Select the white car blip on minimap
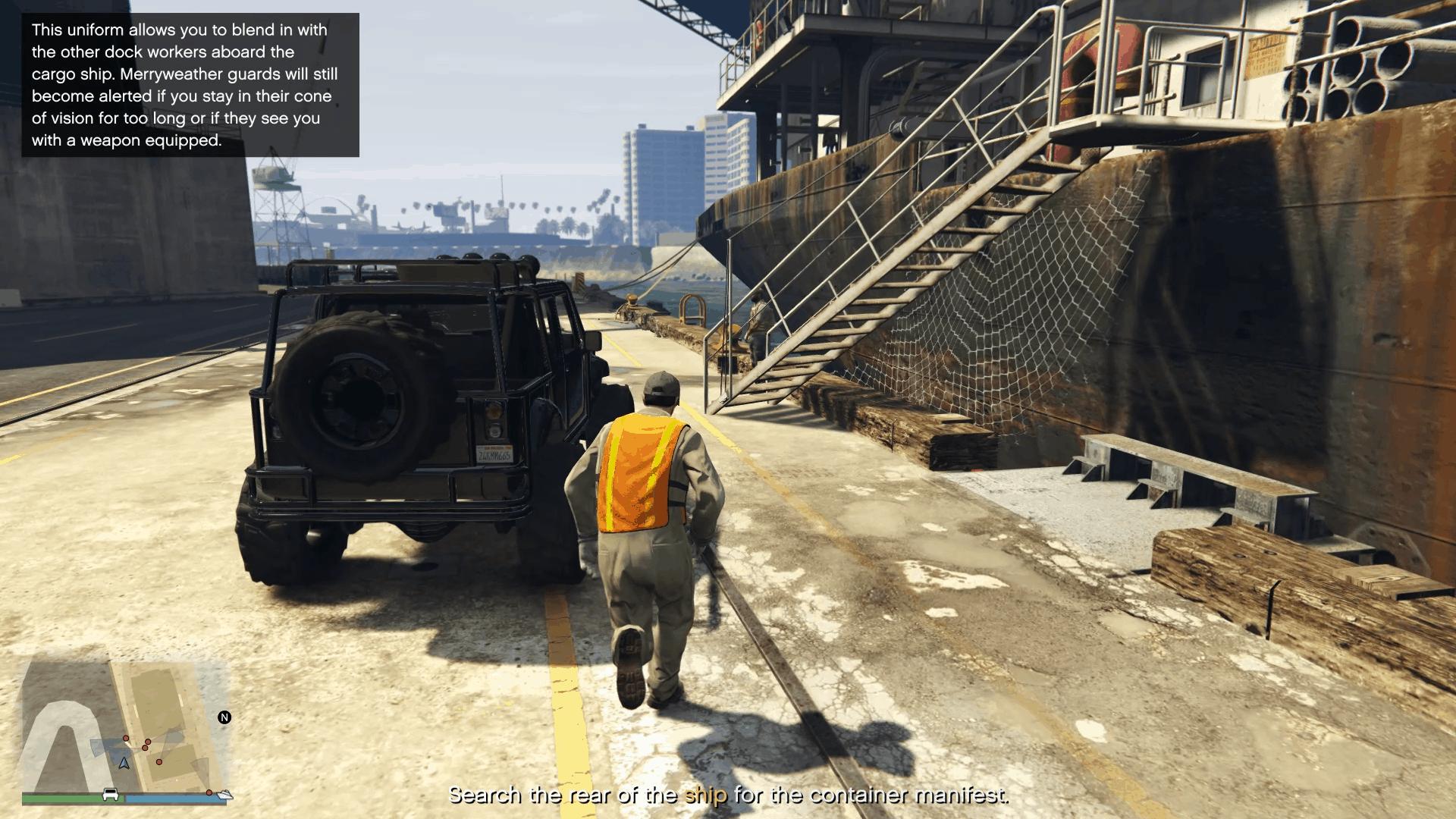Viewport: 1456px width, 819px height. (x=111, y=795)
